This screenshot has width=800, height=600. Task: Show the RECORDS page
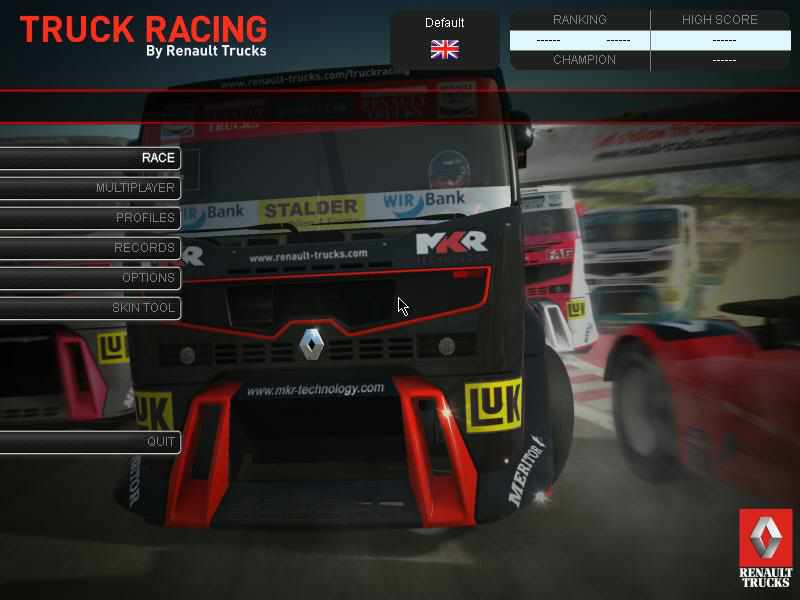[144, 248]
